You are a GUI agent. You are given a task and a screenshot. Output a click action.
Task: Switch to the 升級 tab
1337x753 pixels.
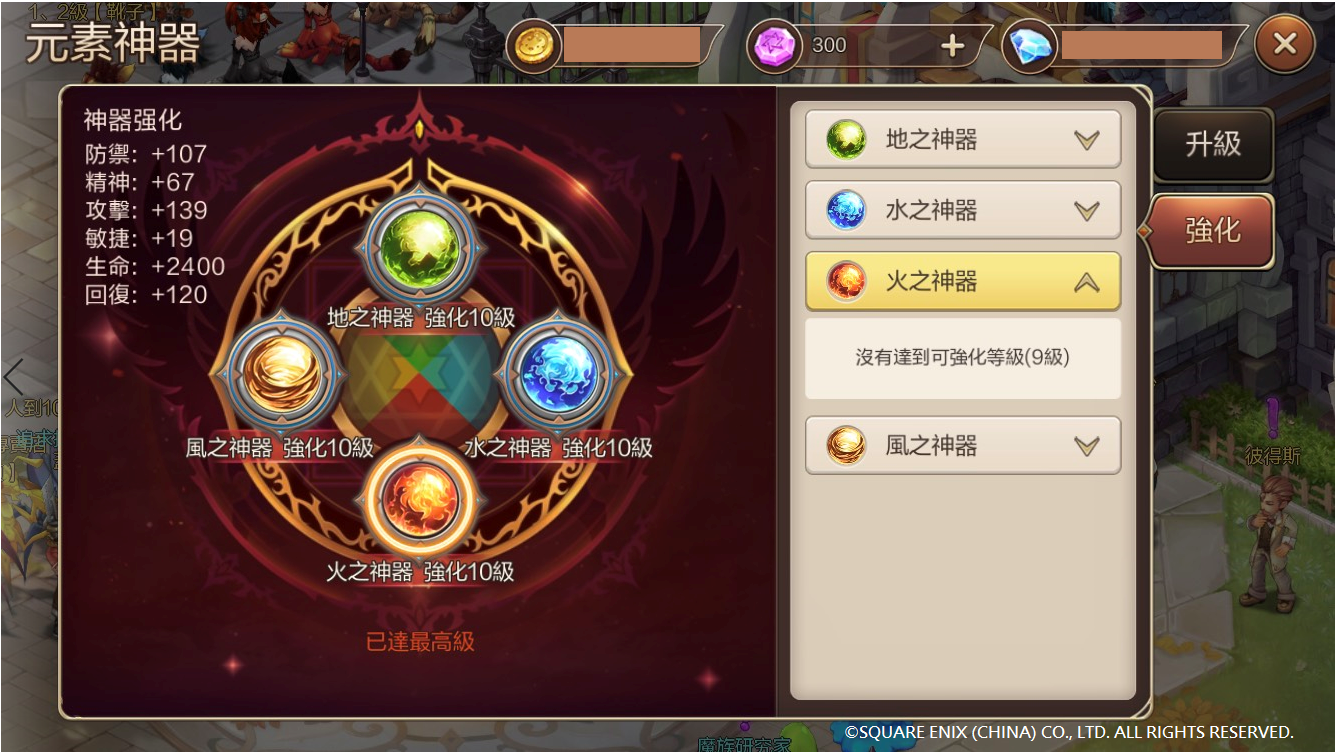tap(1213, 146)
